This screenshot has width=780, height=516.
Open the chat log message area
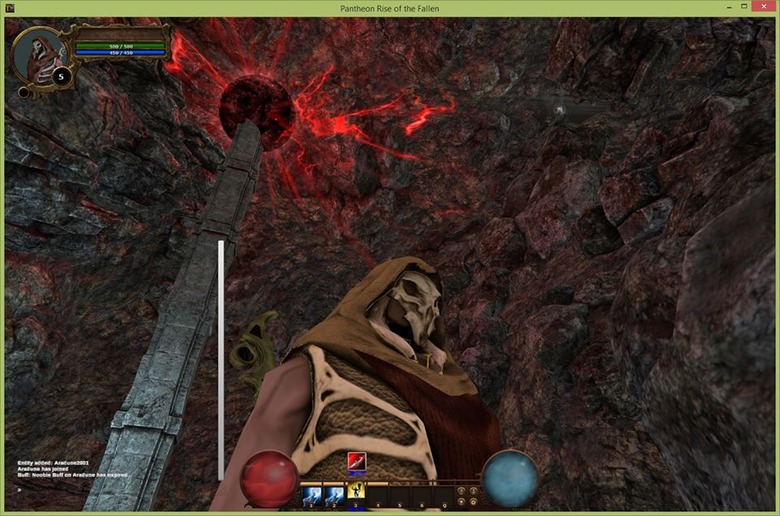coord(70,468)
